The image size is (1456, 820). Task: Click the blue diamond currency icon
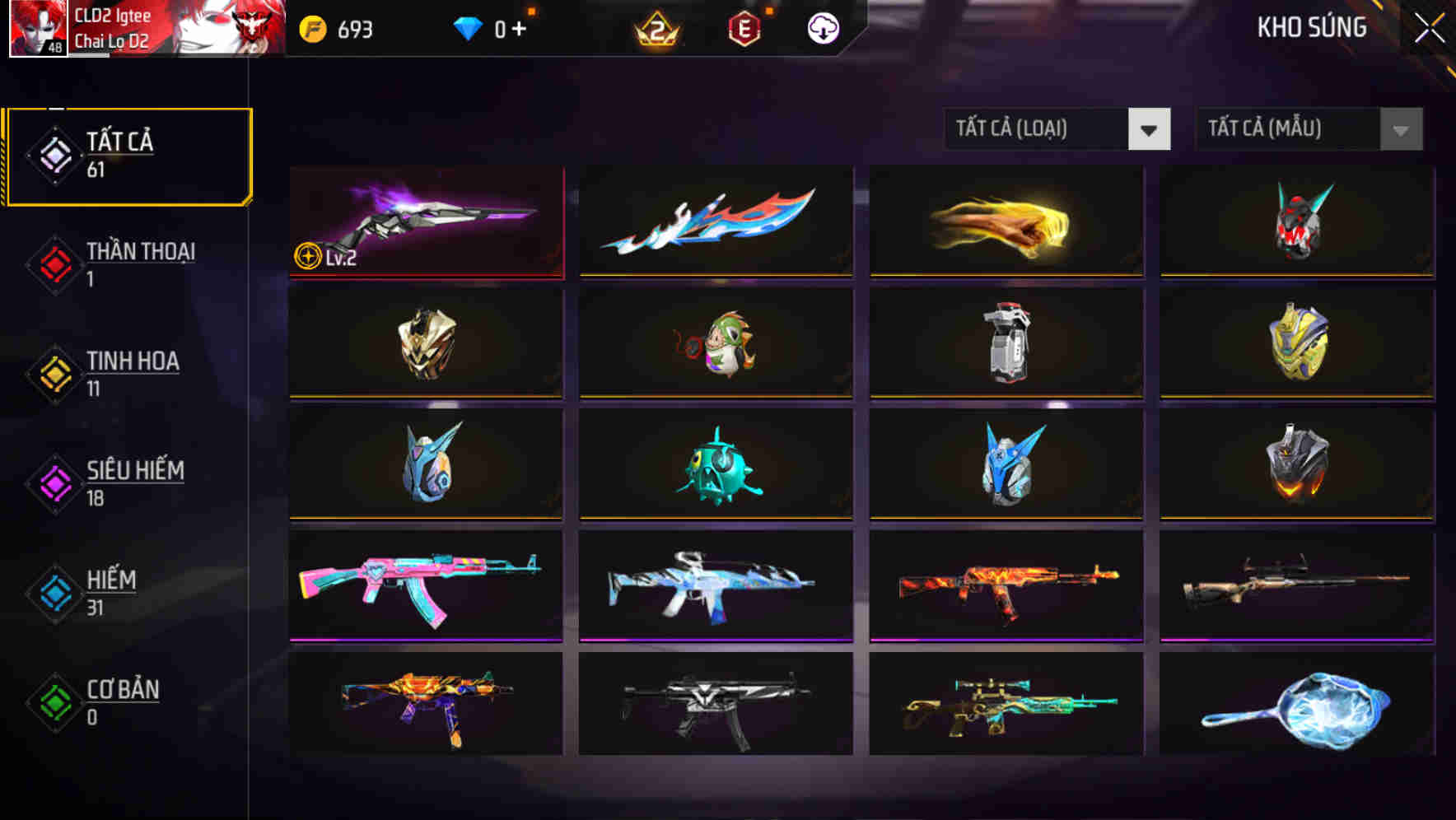pyautogui.click(x=469, y=27)
